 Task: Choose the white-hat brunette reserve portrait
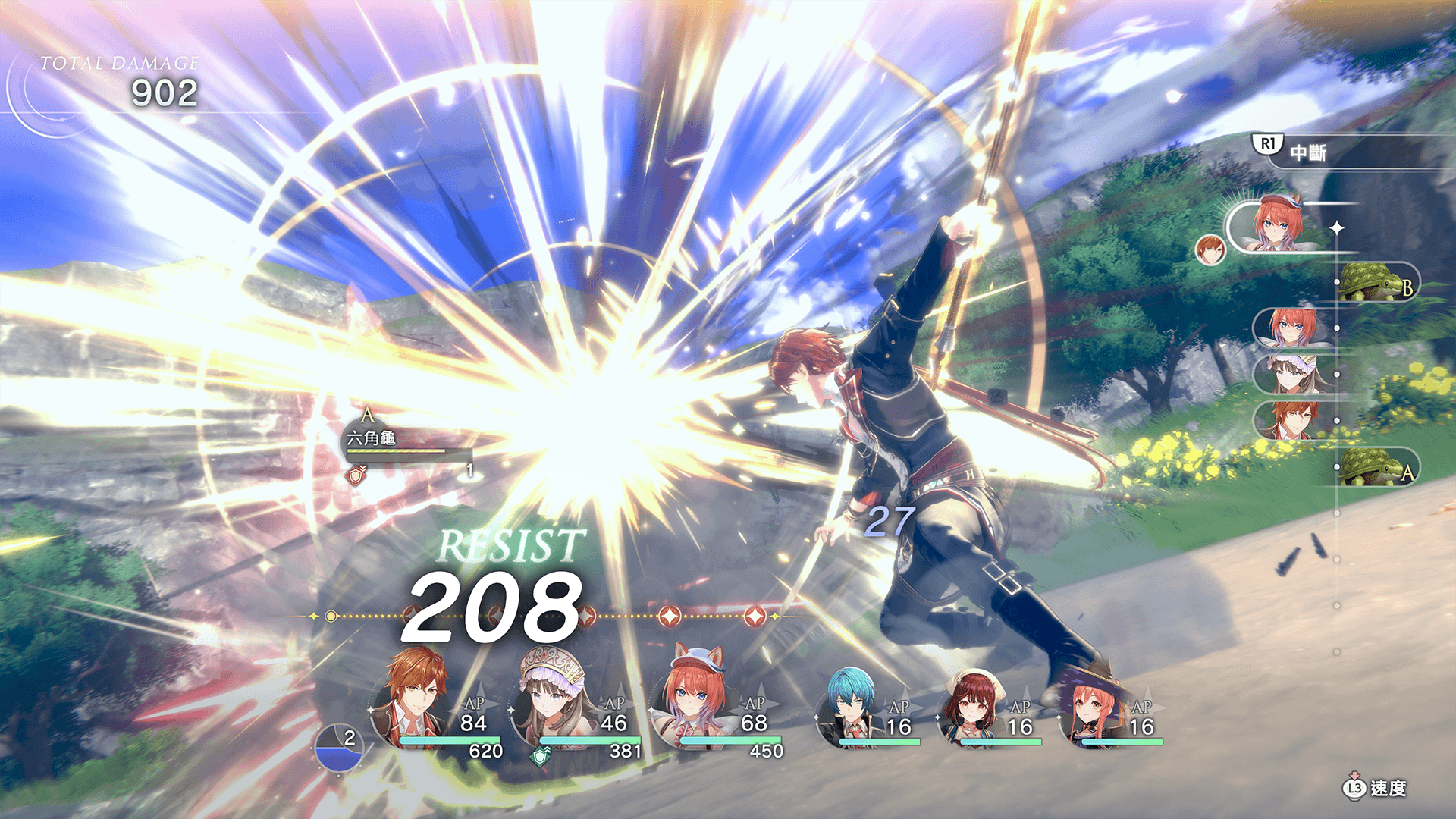972,709
